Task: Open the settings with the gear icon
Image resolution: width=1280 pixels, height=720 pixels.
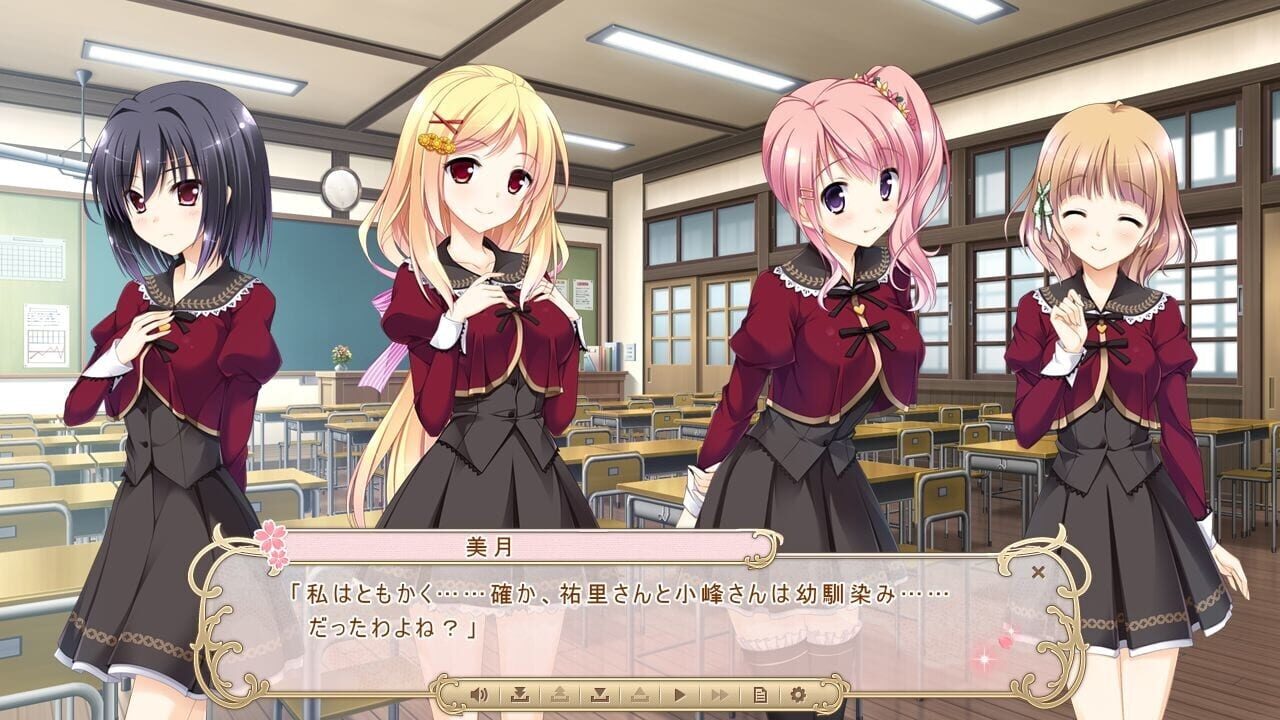Action: [x=799, y=693]
